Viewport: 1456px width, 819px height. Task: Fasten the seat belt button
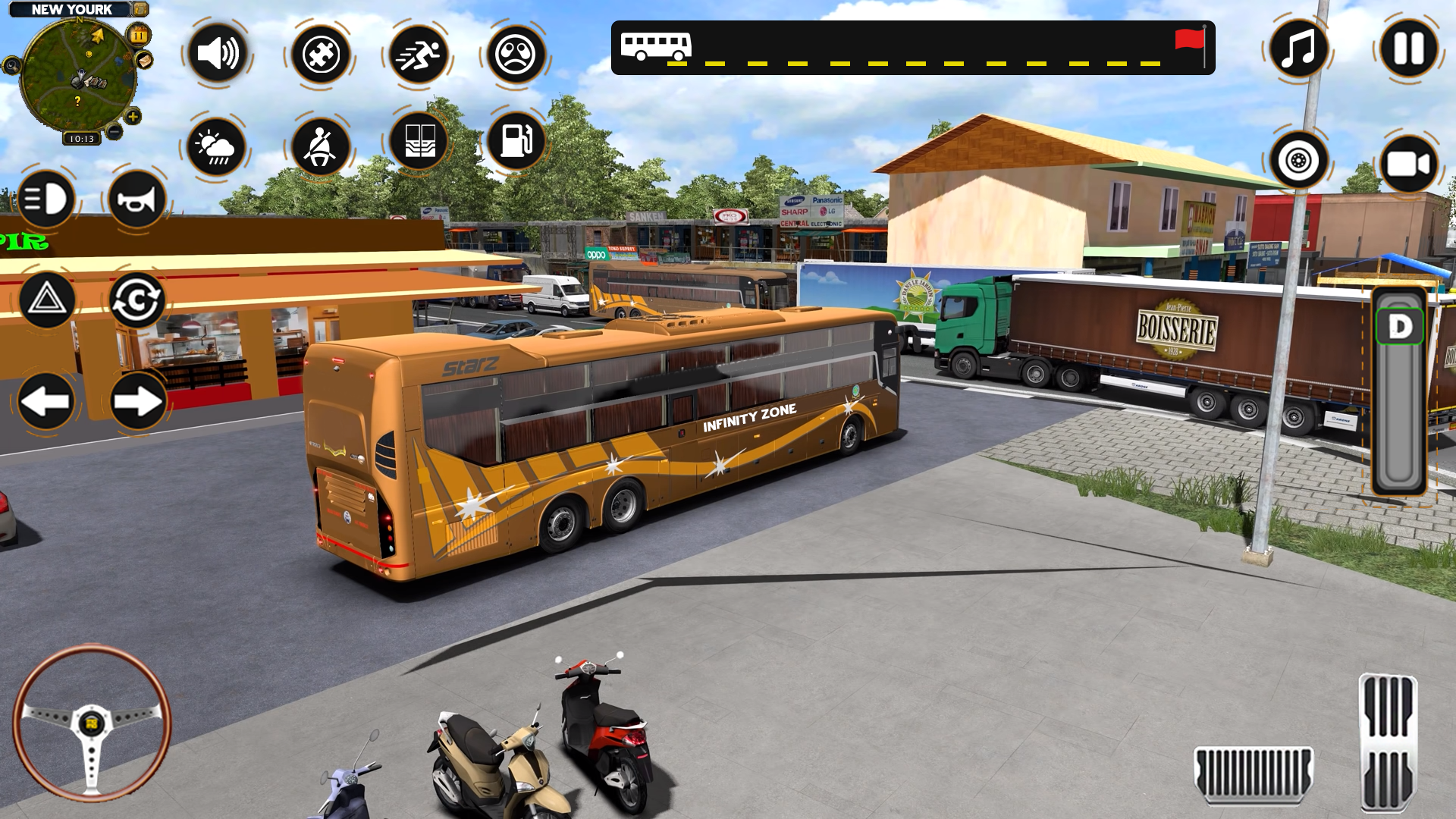pyautogui.click(x=320, y=146)
